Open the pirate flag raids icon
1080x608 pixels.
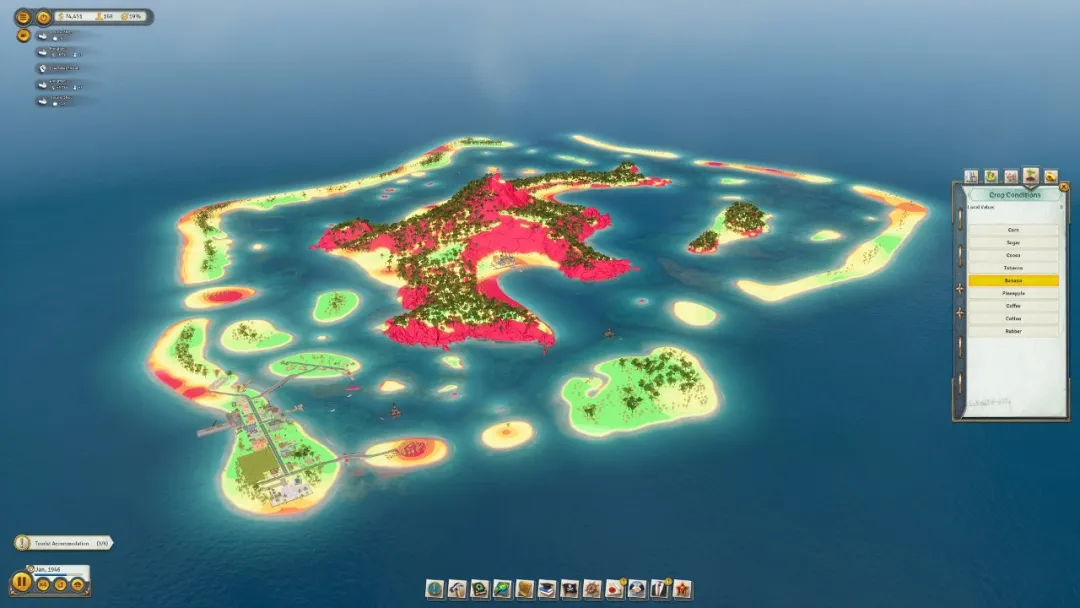[569, 589]
